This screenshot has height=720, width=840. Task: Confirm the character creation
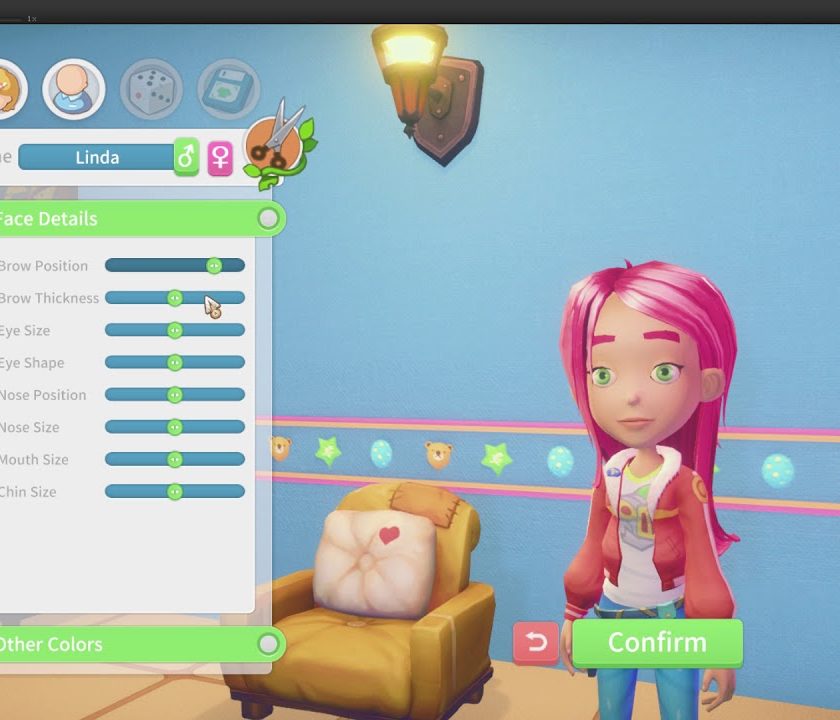(x=657, y=643)
